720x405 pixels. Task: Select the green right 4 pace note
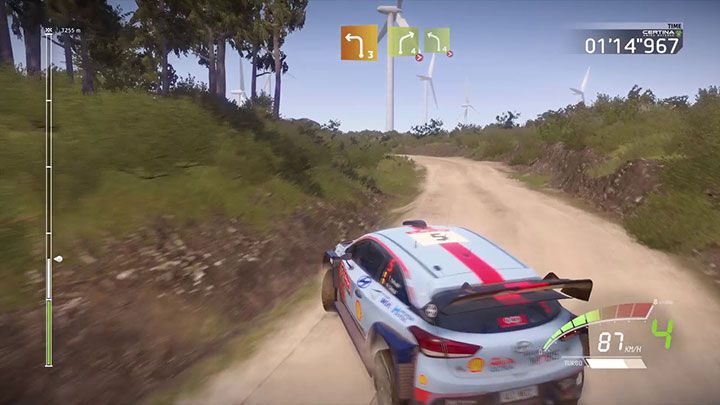pyautogui.click(x=403, y=41)
